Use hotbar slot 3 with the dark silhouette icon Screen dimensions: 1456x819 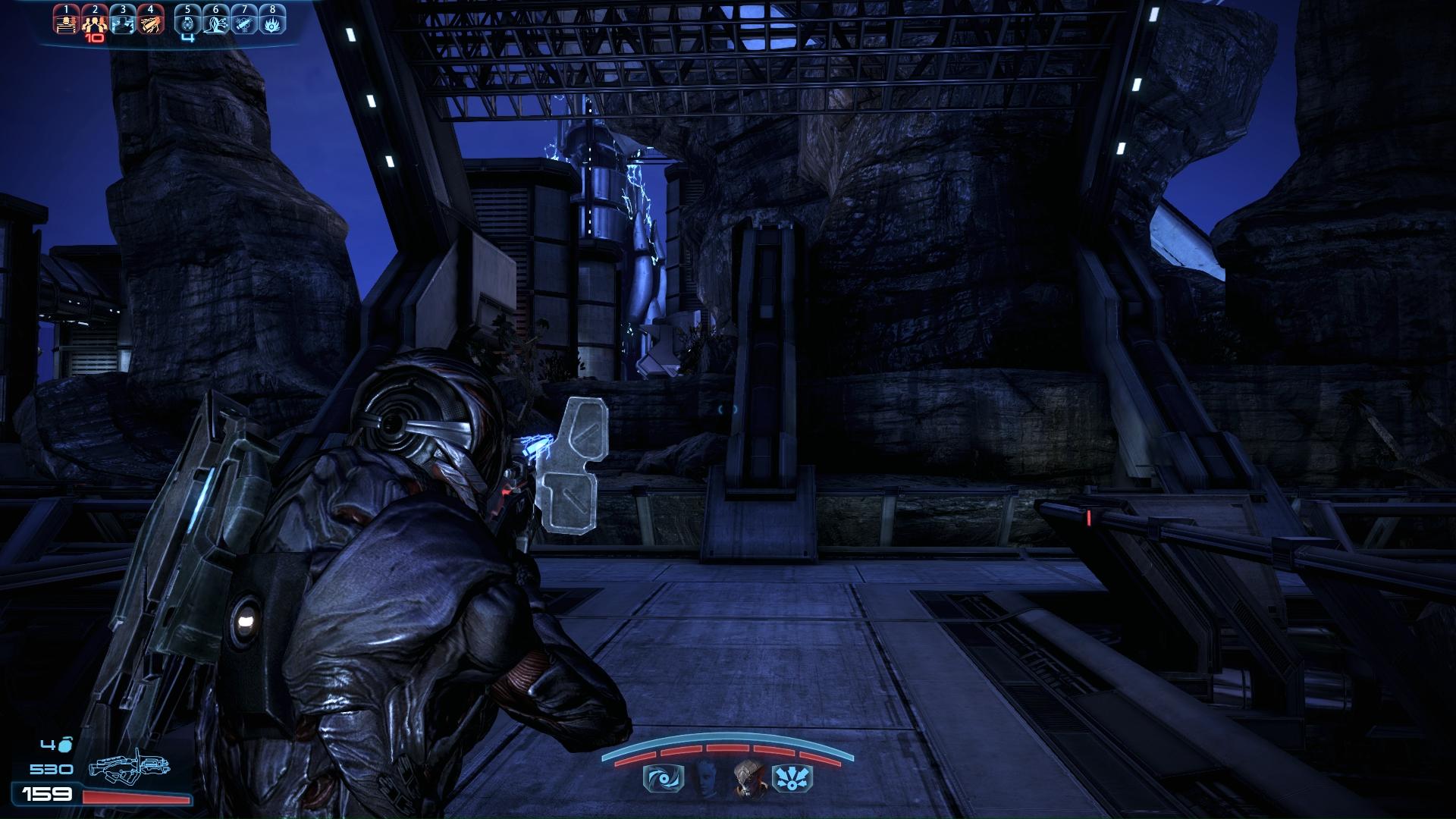pos(122,21)
